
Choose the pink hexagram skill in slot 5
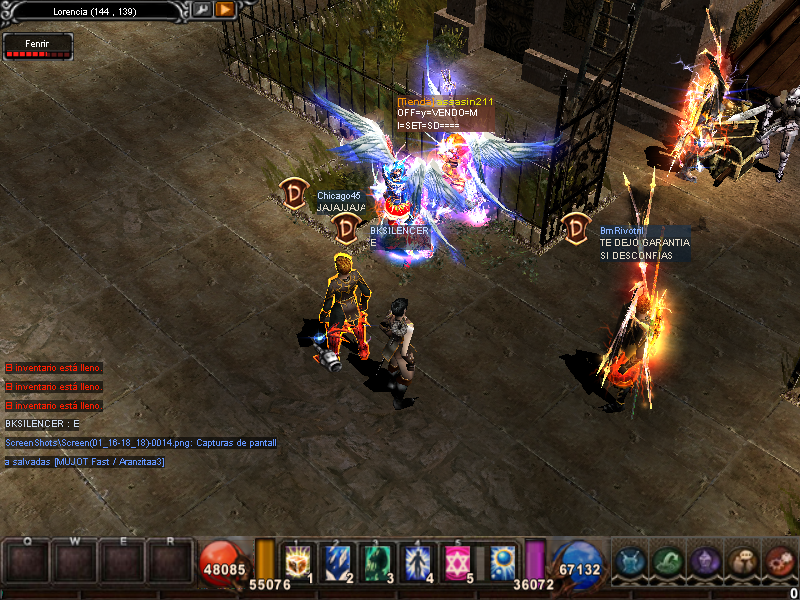(457, 562)
